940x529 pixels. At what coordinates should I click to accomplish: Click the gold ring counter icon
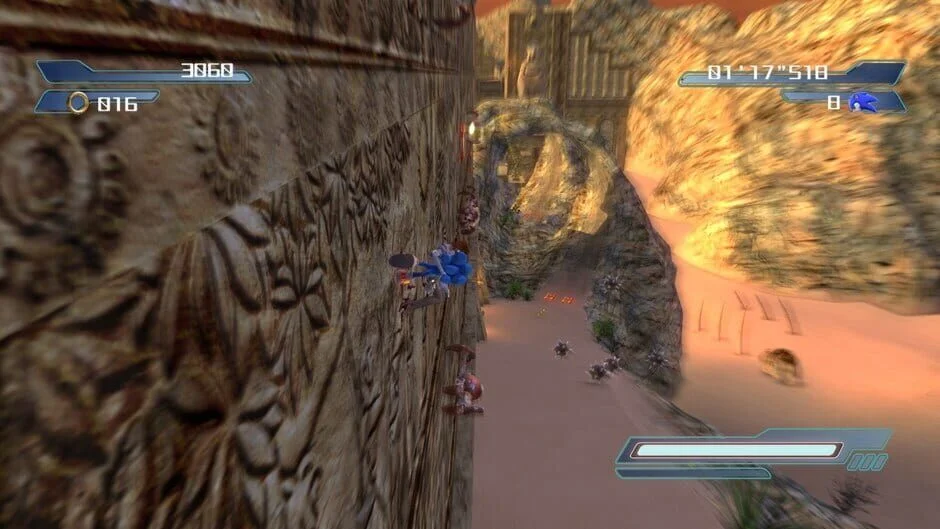[78, 102]
